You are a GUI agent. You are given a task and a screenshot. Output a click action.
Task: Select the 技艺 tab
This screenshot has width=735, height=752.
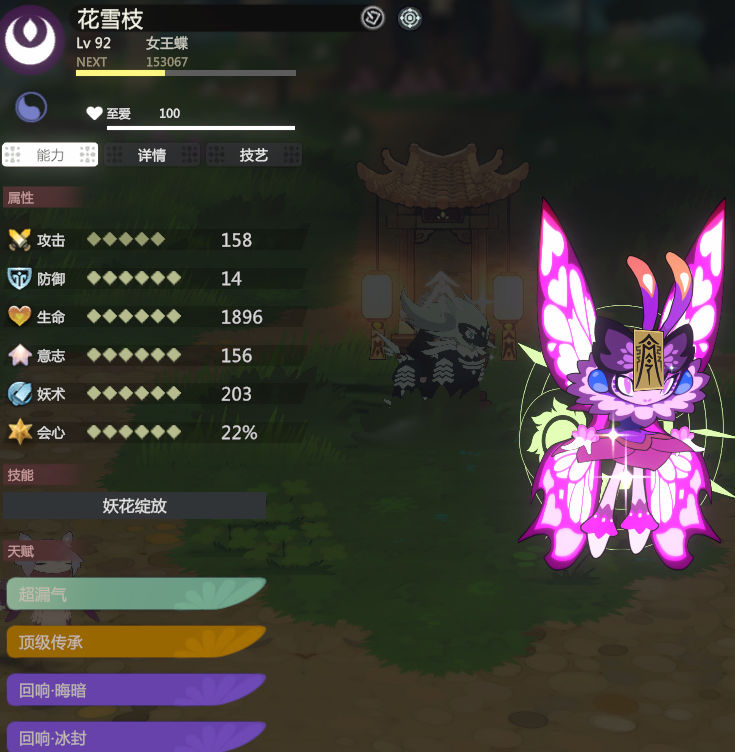pos(254,155)
